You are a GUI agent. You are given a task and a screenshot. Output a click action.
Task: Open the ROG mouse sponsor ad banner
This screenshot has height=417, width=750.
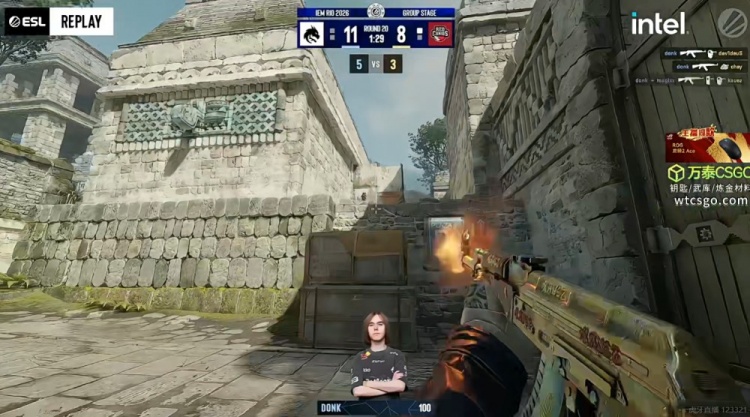point(707,147)
